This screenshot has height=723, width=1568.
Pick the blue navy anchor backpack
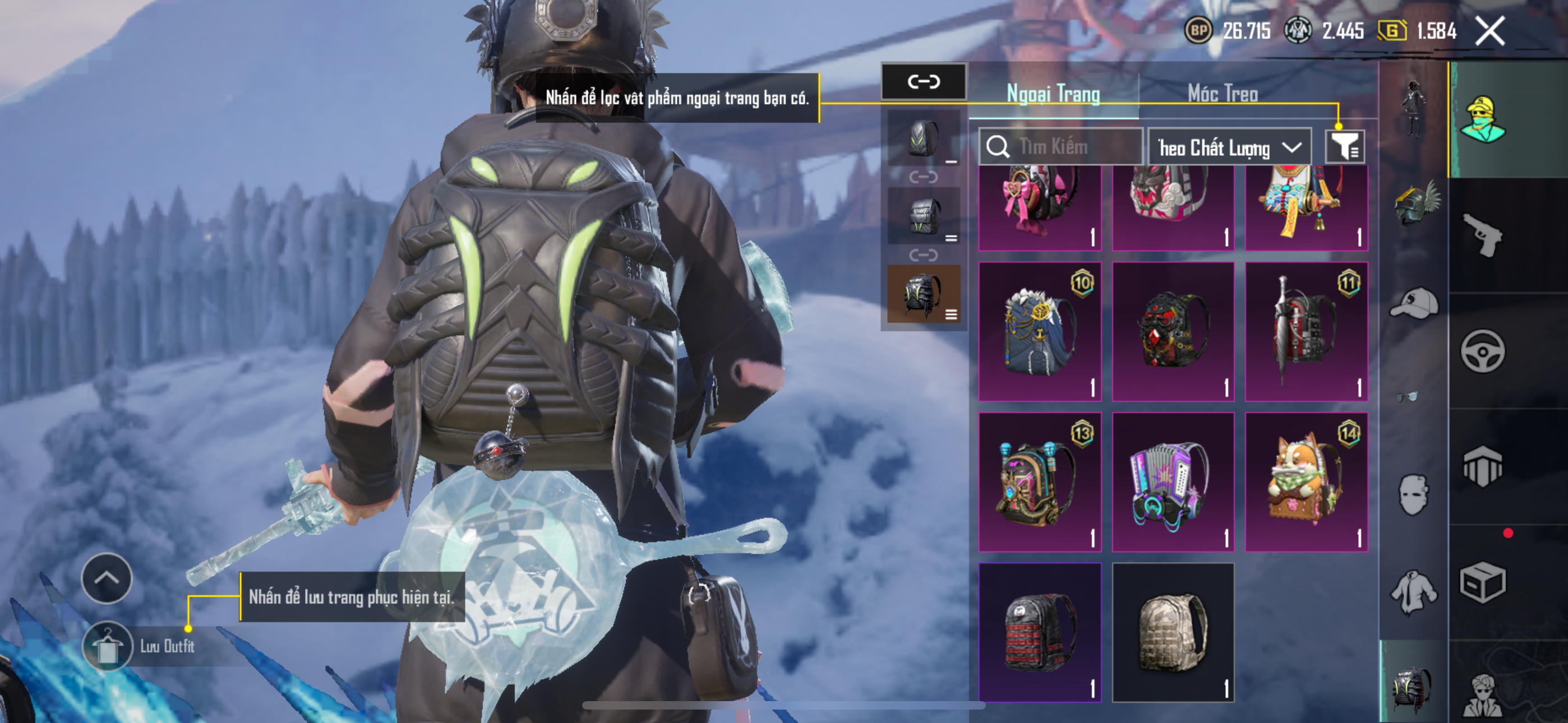[1040, 332]
